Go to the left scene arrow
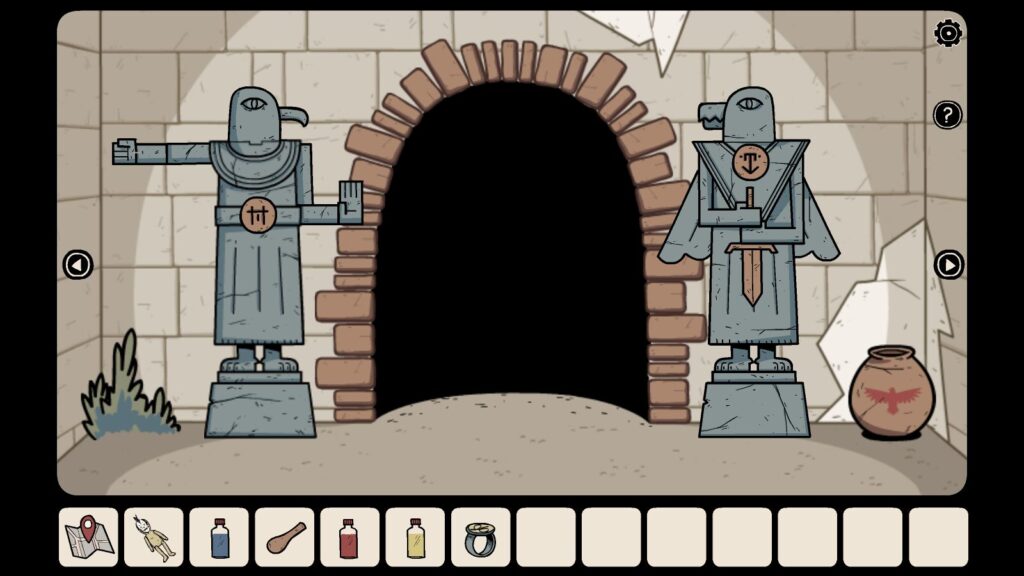The height and width of the screenshot is (576, 1024). click(78, 265)
